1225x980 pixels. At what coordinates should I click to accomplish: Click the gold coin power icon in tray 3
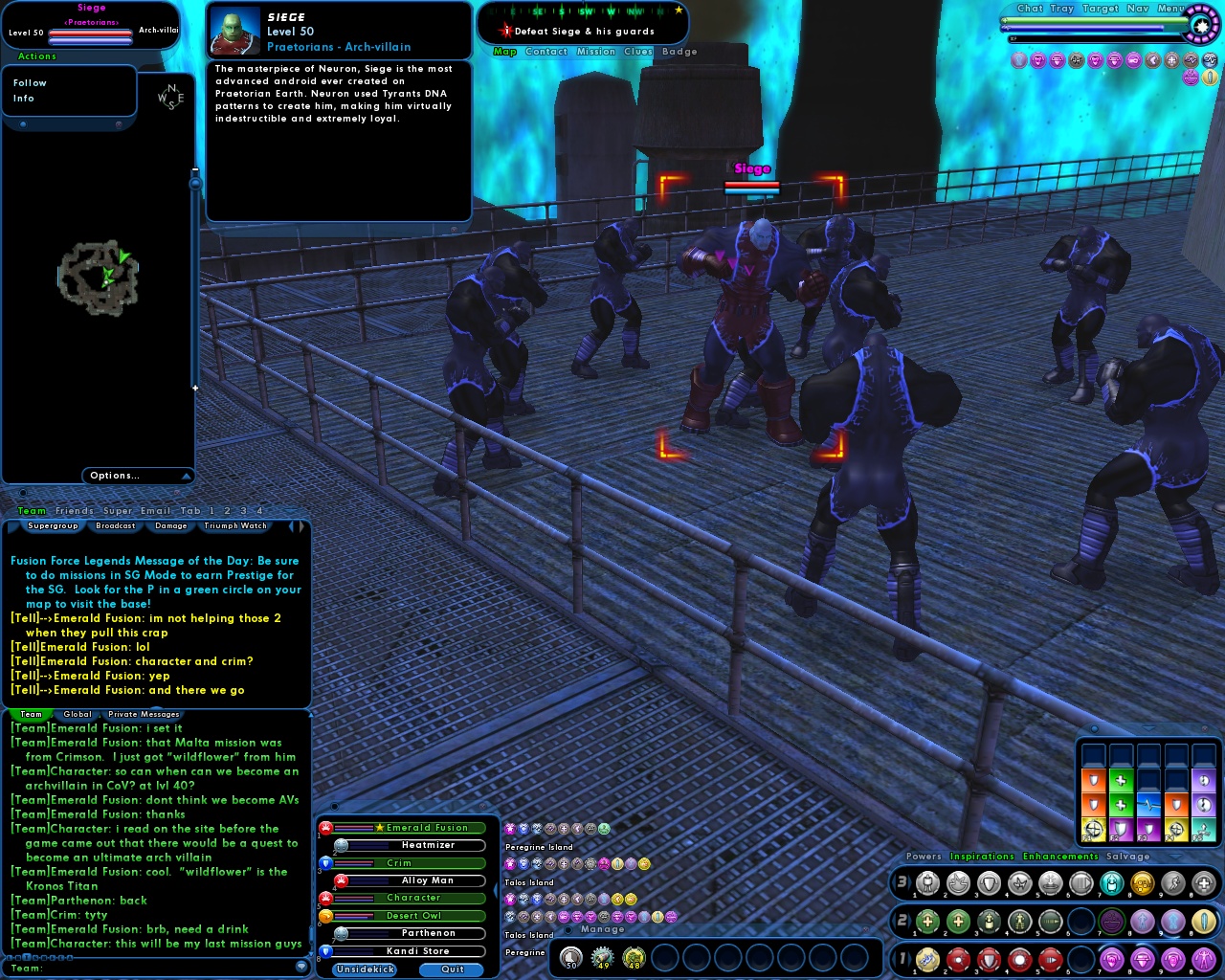1143,883
